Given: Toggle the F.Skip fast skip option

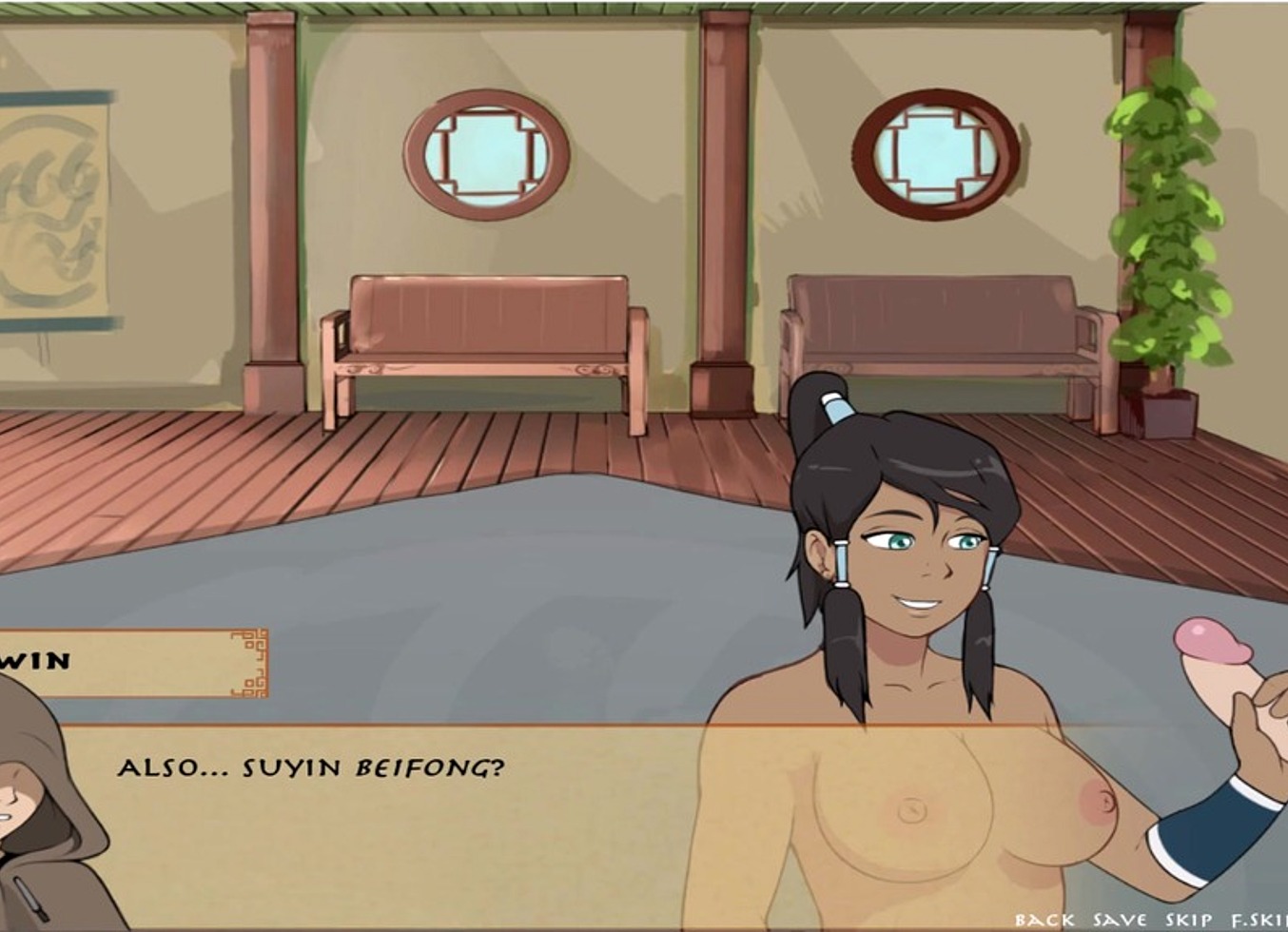Looking at the screenshot, I should [x=1259, y=920].
